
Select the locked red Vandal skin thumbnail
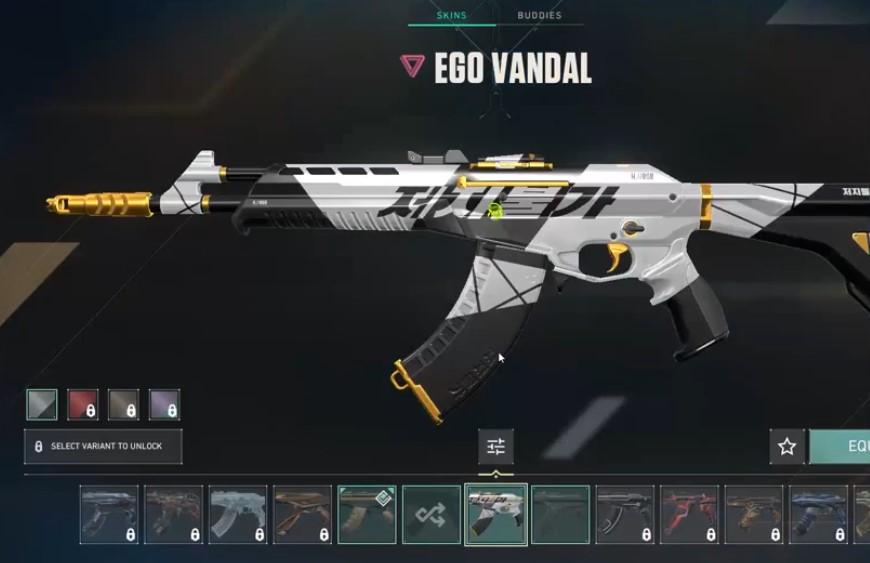(689, 515)
